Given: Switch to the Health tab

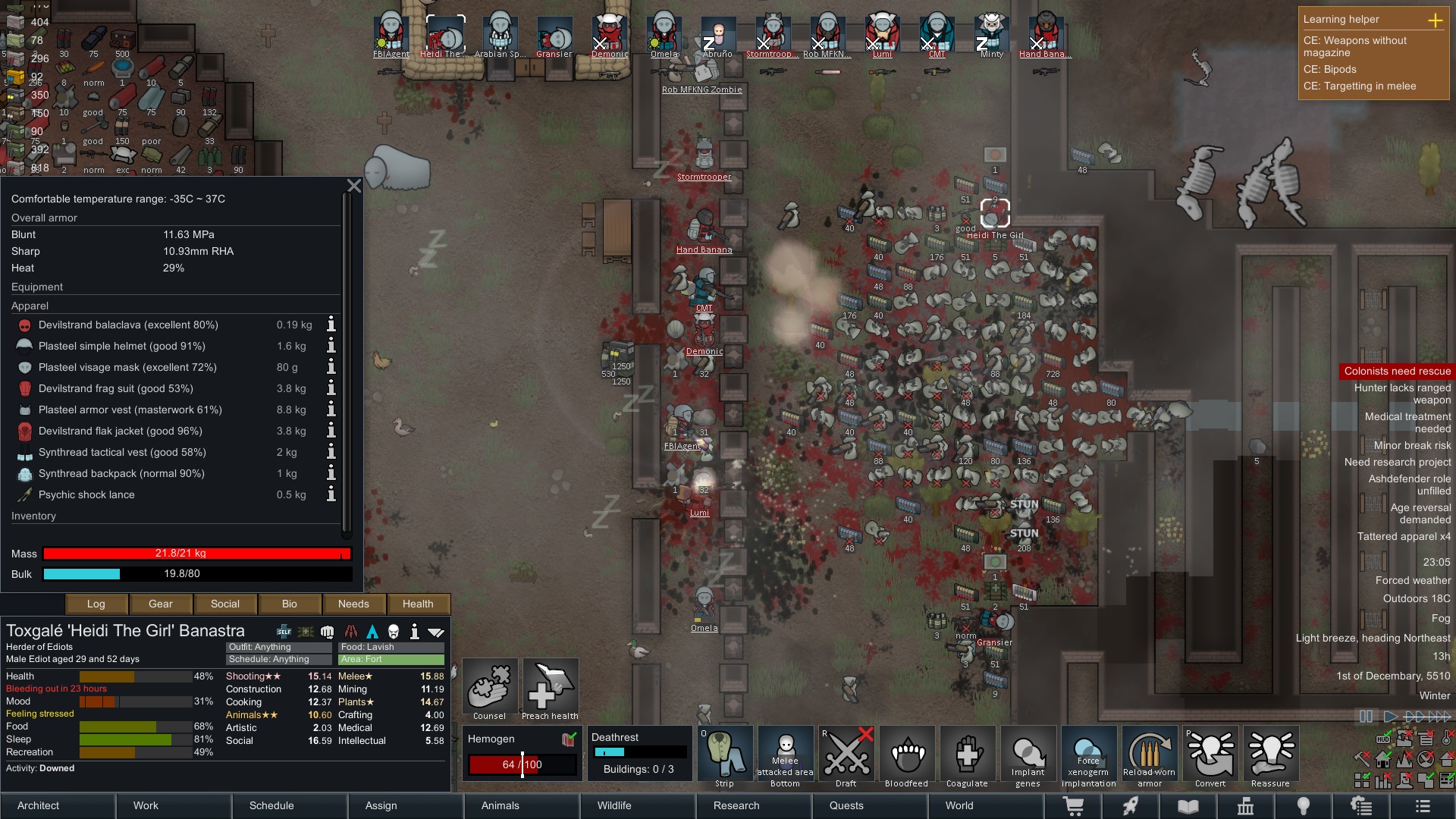Looking at the screenshot, I should tap(419, 604).
